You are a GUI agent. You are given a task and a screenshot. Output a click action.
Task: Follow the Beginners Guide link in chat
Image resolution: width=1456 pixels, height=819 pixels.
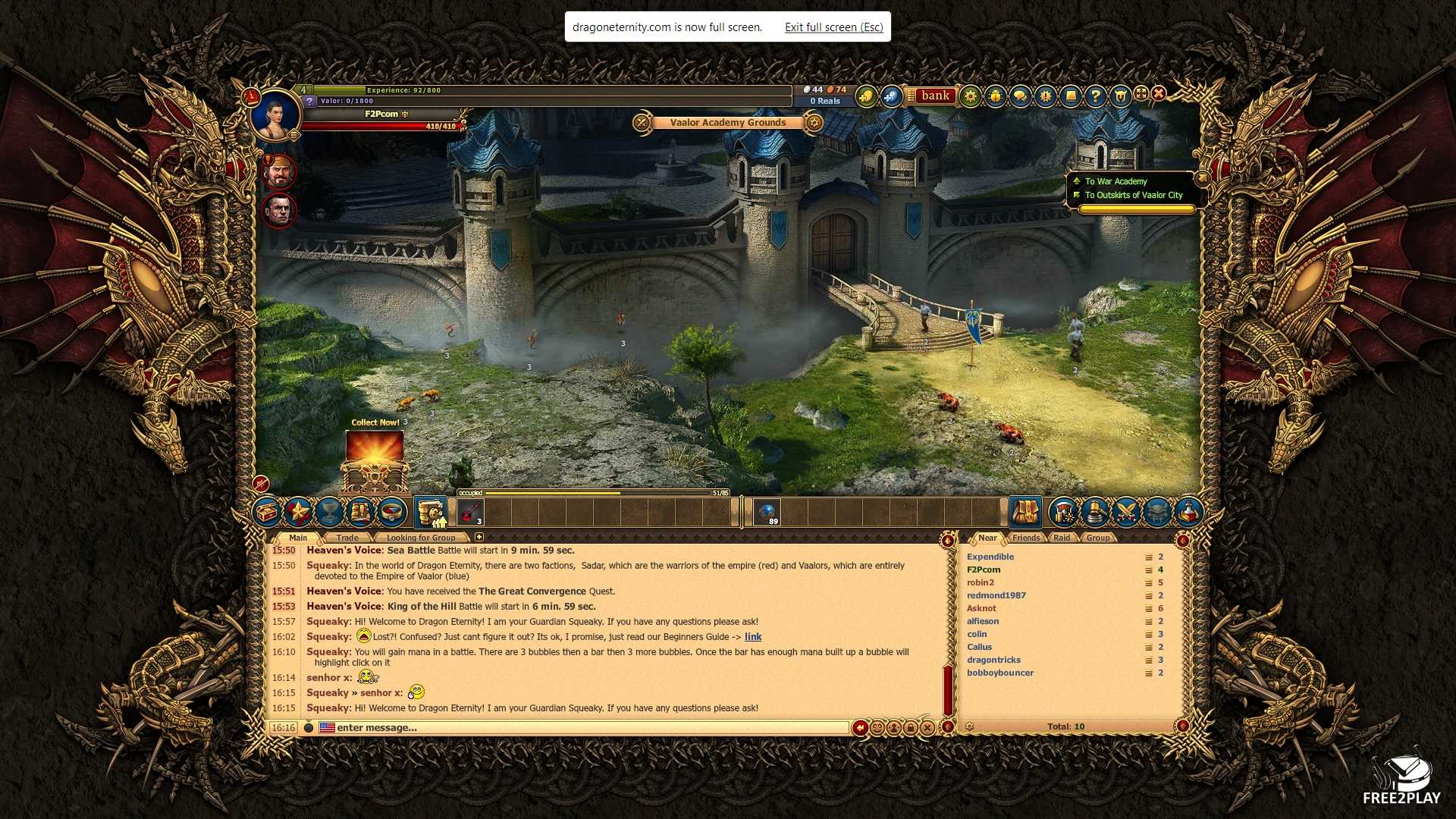(753, 637)
